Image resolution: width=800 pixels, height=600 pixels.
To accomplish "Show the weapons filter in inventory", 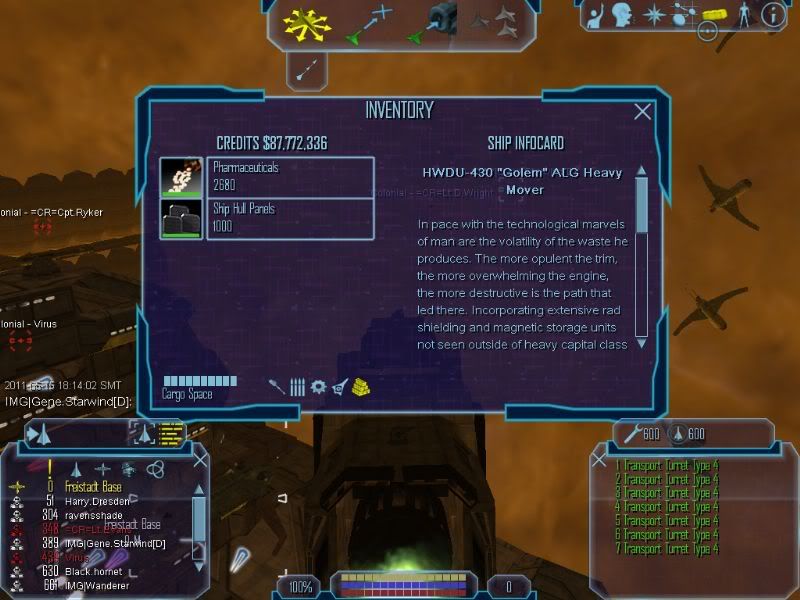I will [276, 387].
